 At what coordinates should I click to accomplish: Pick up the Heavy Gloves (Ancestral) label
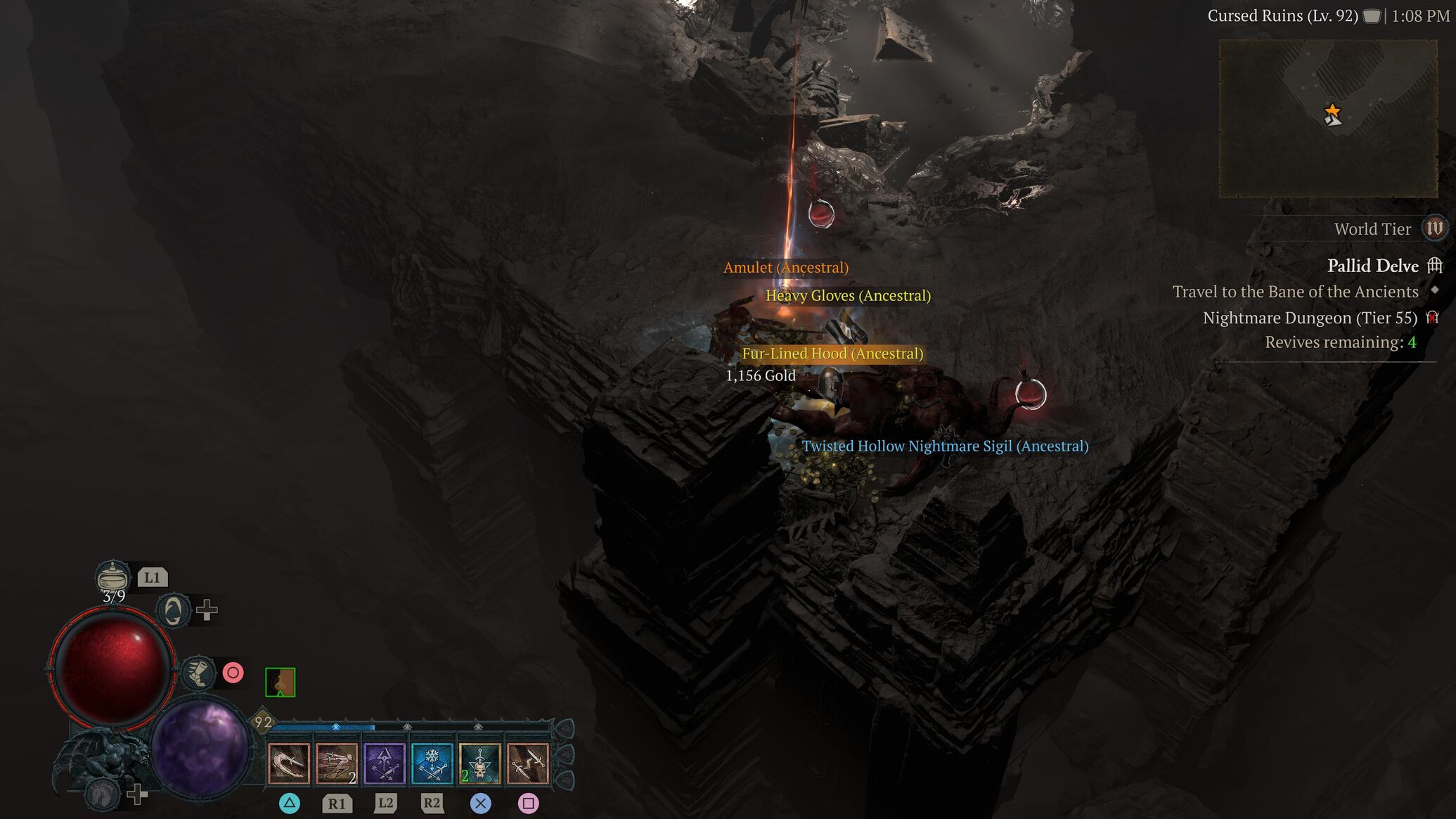[x=847, y=296]
